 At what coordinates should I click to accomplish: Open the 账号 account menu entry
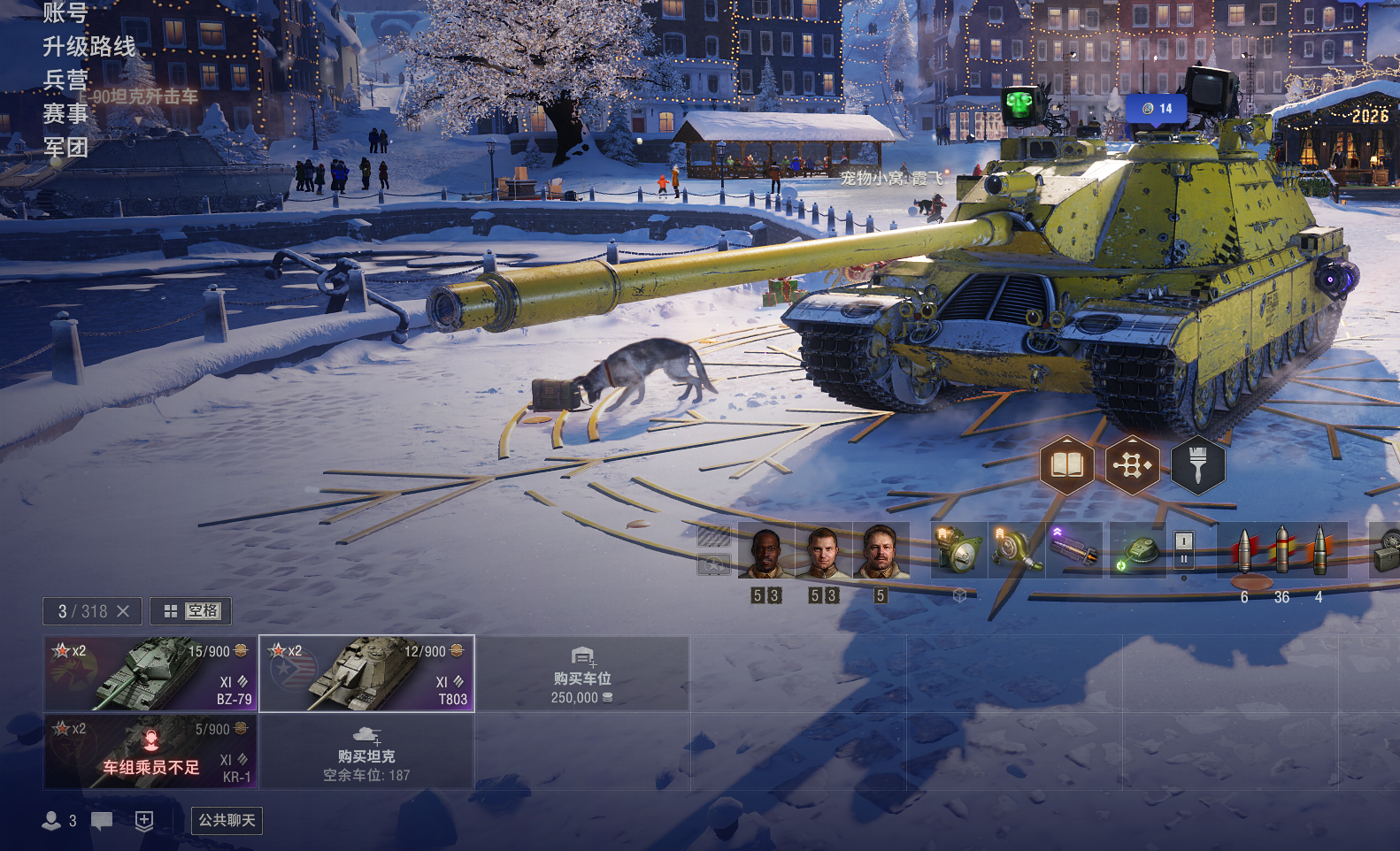(65, 12)
